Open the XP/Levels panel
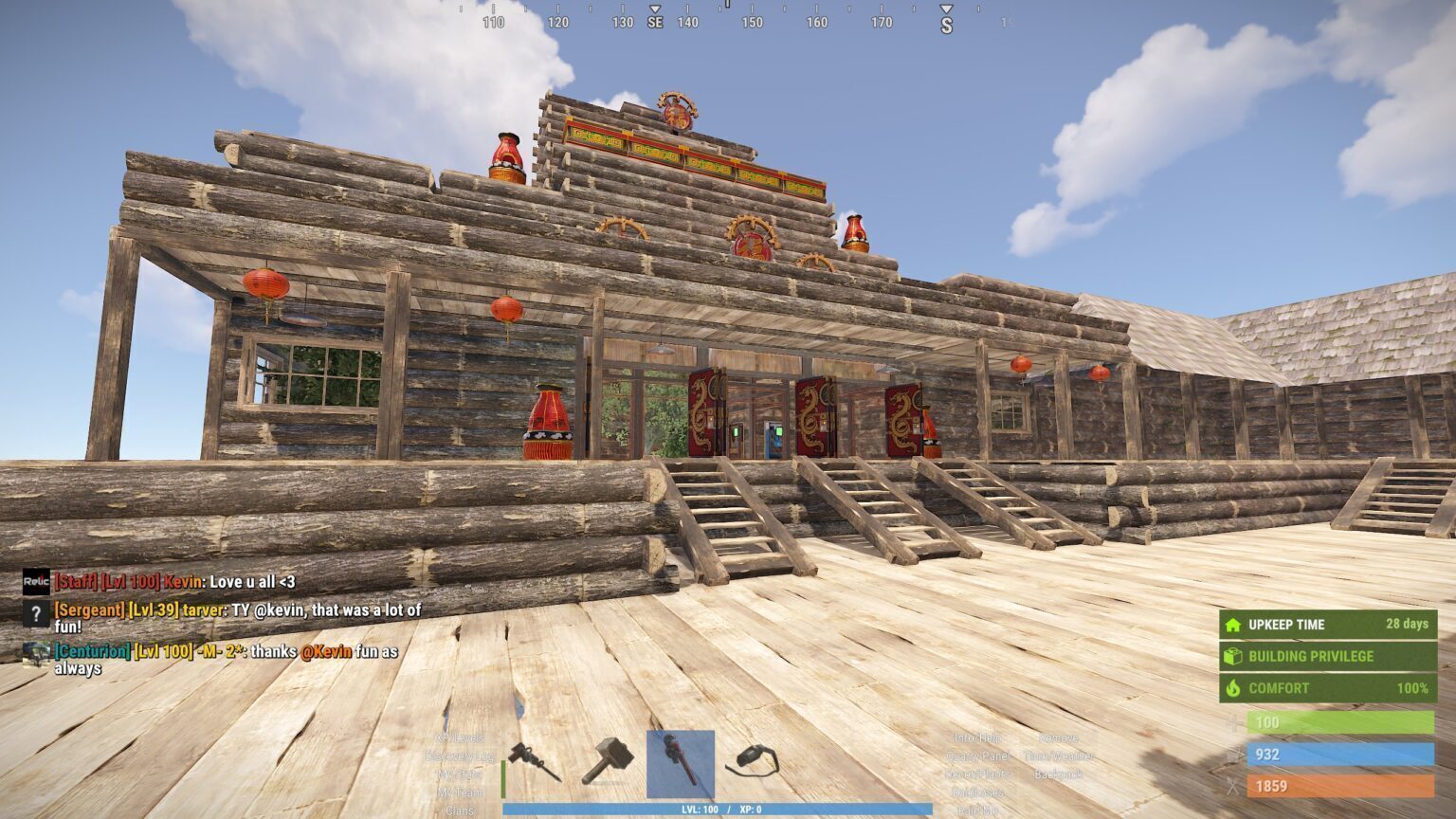Image resolution: width=1456 pixels, height=819 pixels. coord(460,737)
